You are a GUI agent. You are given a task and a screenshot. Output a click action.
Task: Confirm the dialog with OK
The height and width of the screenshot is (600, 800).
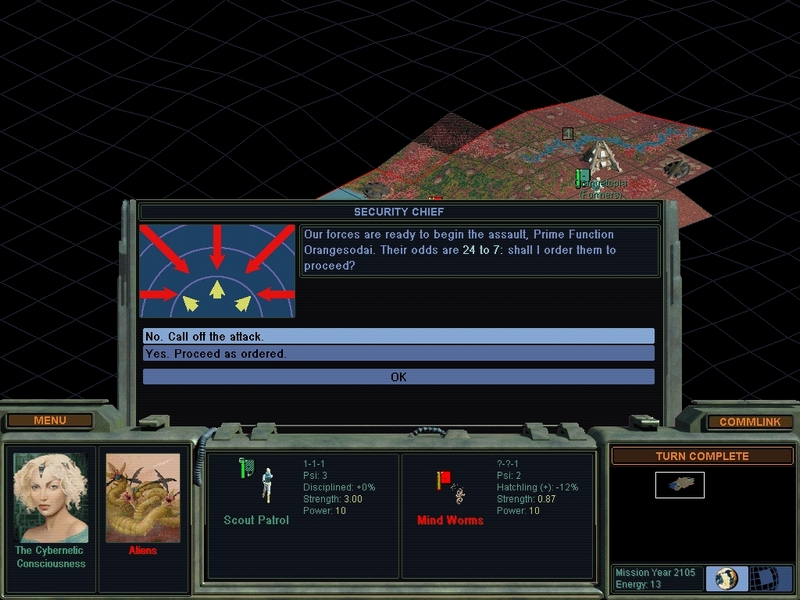(x=398, y=377)
